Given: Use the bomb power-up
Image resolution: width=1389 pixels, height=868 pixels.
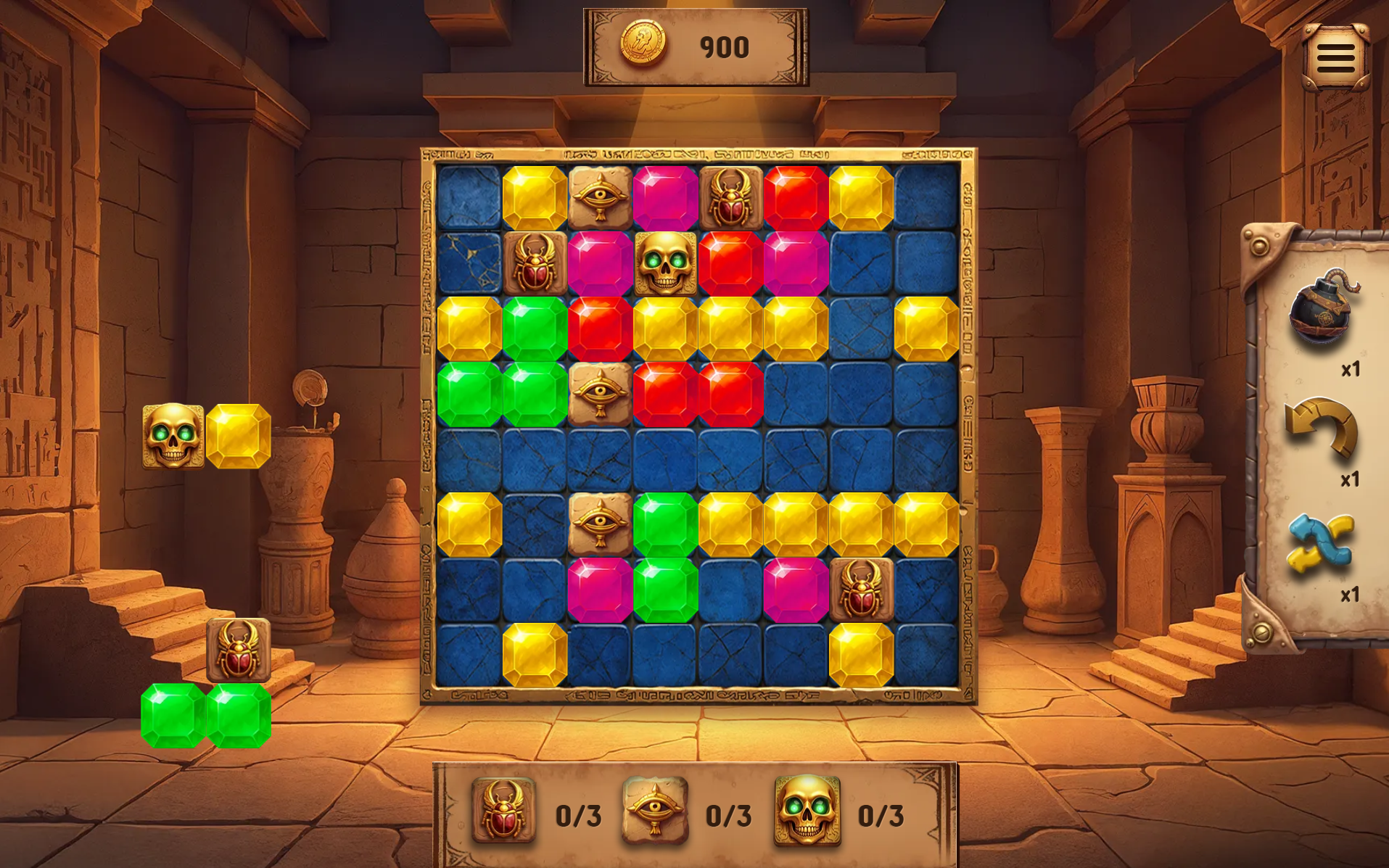Looking at the screenshot, I should [x=1322, y=308].
